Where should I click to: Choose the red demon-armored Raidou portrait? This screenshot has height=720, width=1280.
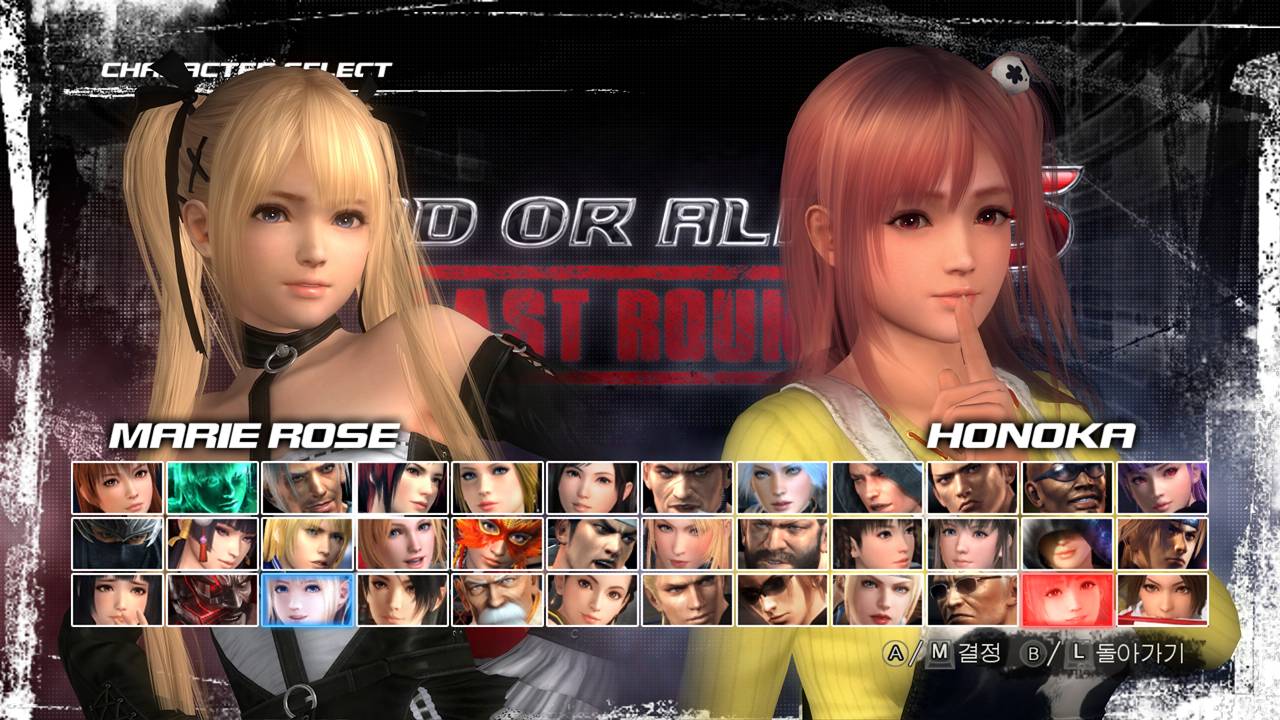[x=212, y=599]
